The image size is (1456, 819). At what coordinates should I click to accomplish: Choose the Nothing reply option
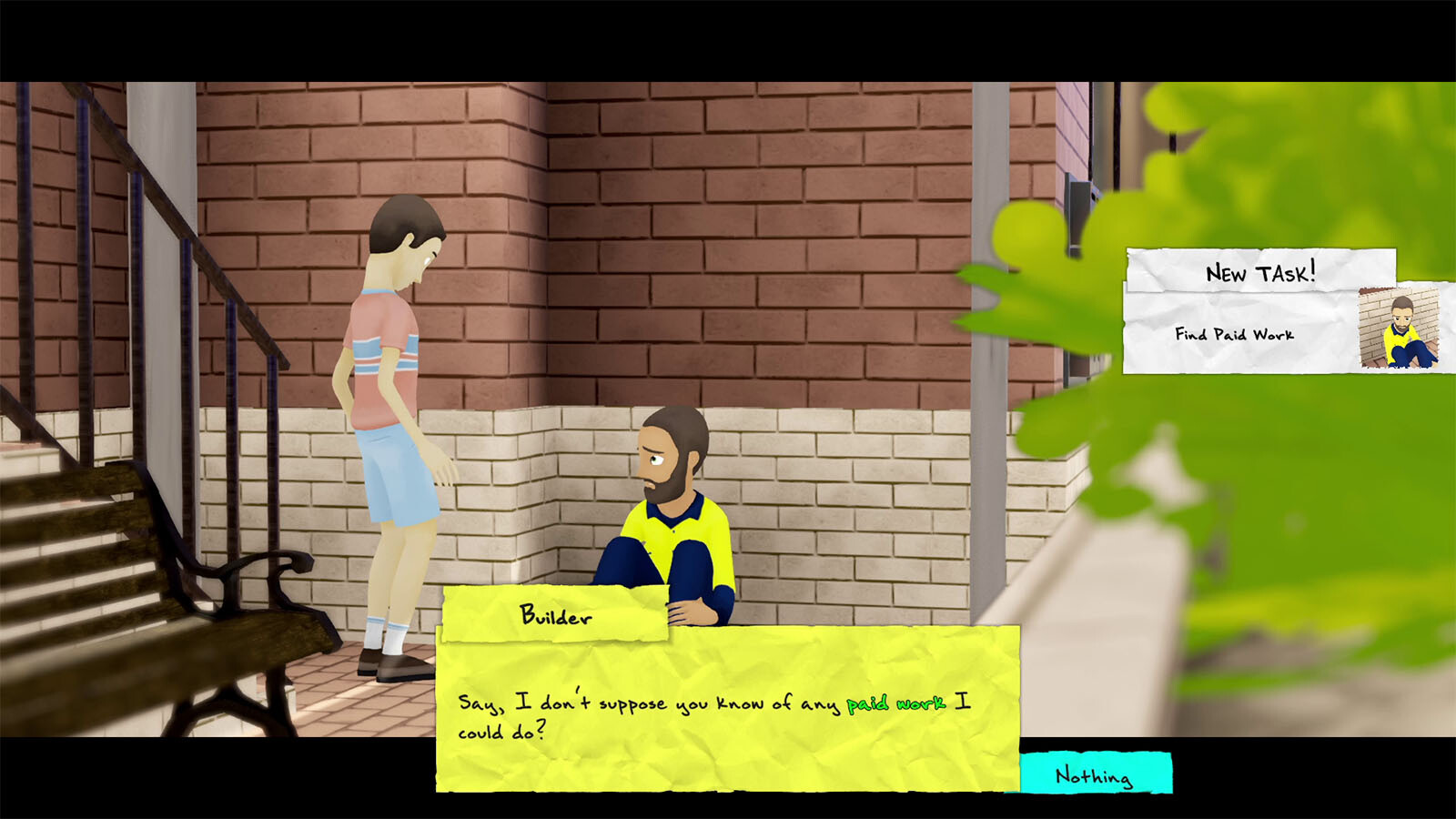(x=1095, y=774)
